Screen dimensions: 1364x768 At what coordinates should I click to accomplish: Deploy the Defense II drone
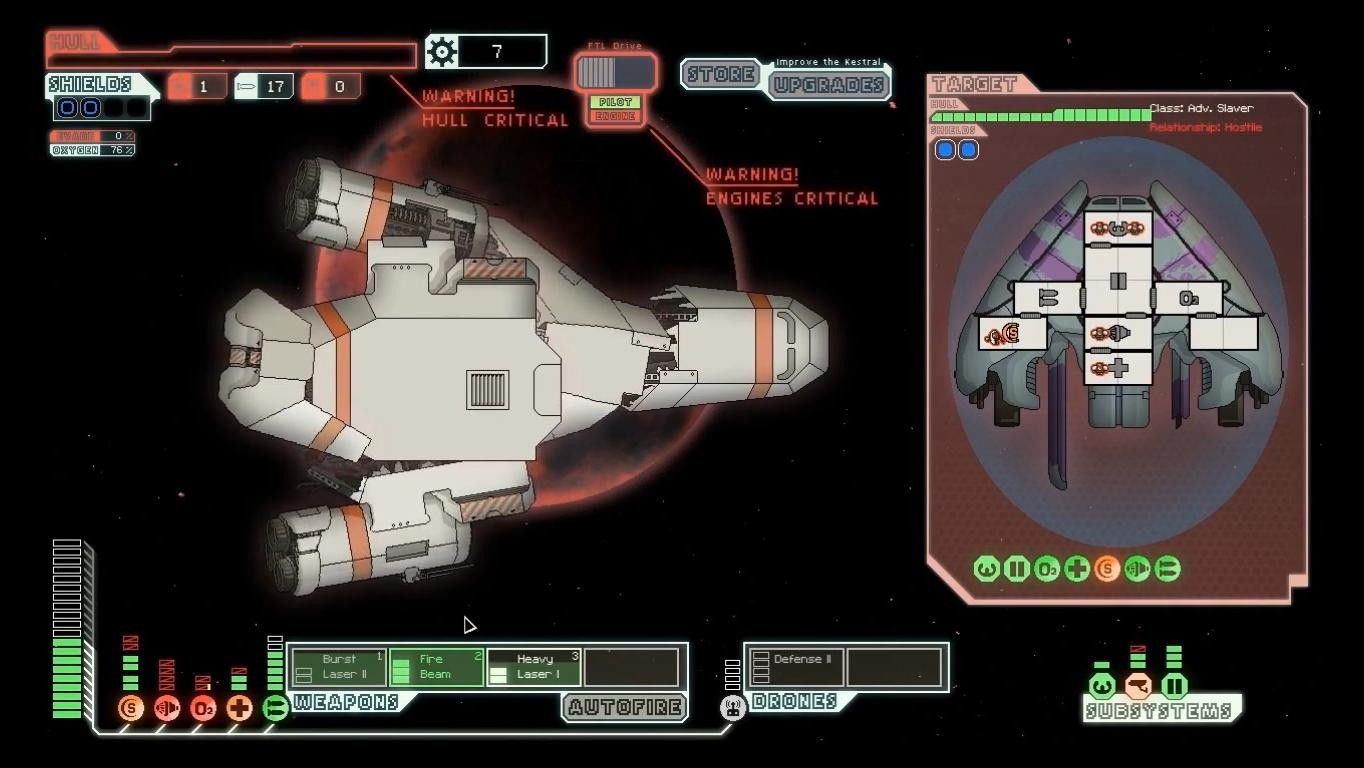tap(795, 667)
